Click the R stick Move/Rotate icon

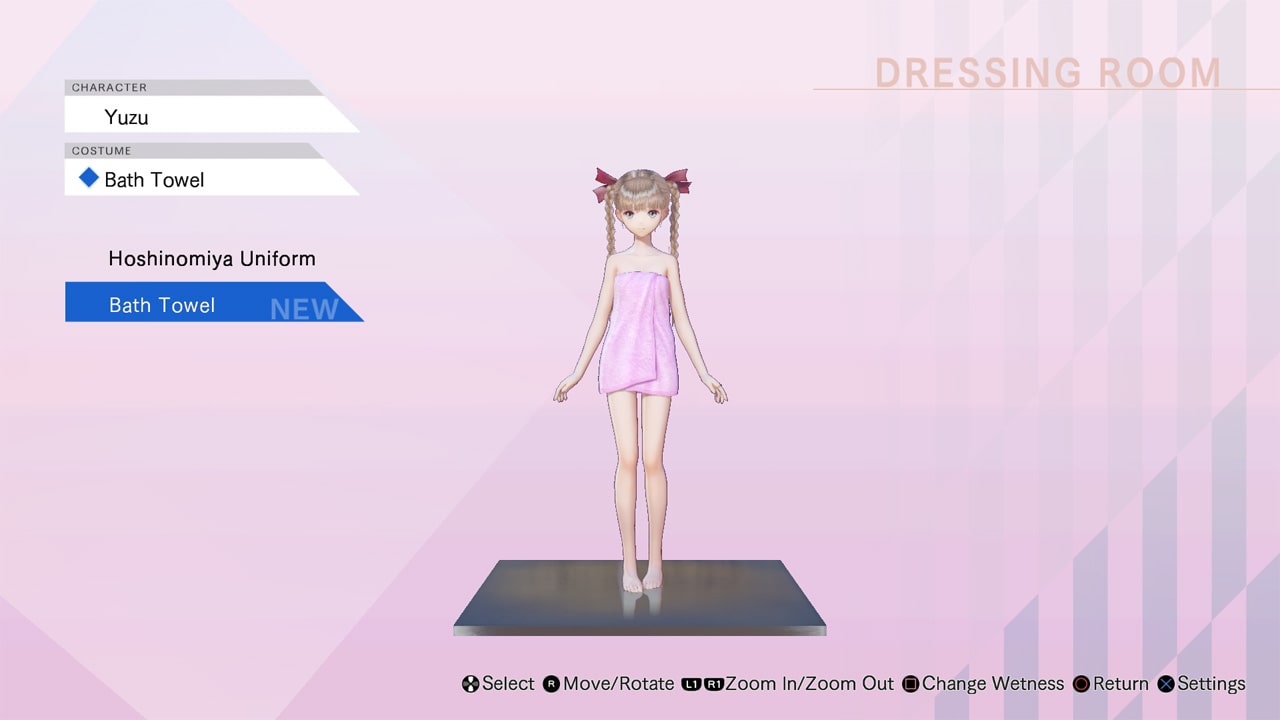click(549, 684)
